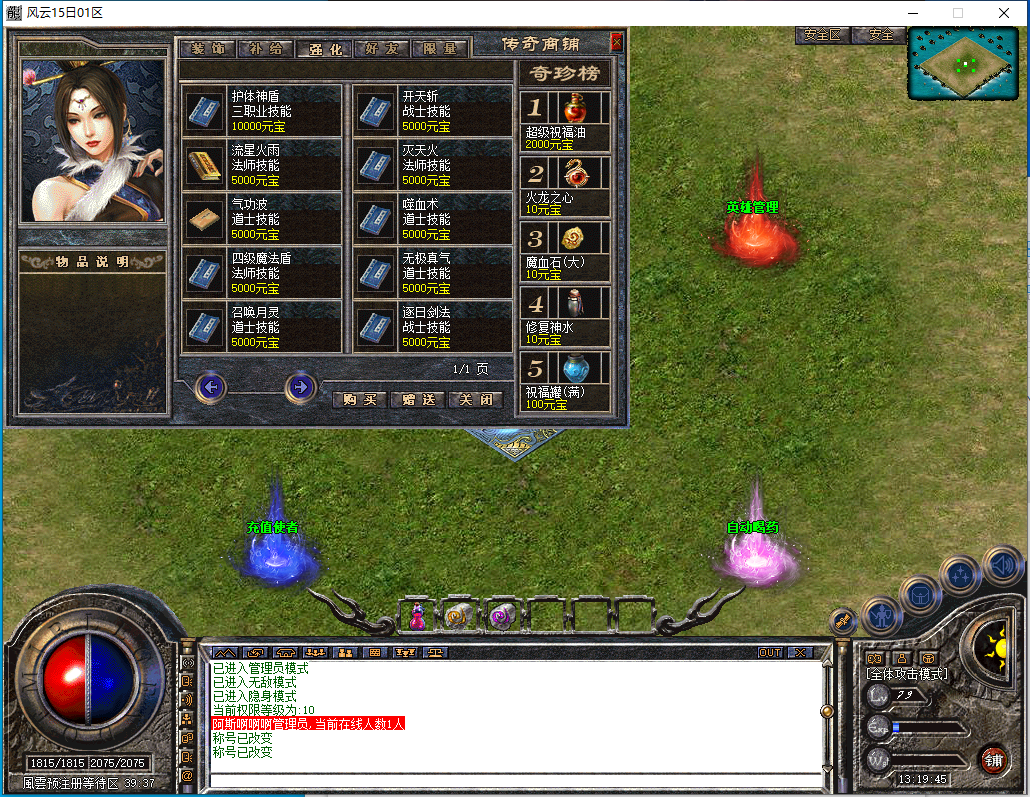Open the character status round icon
1030x797 pixels.
pos(882,613)
